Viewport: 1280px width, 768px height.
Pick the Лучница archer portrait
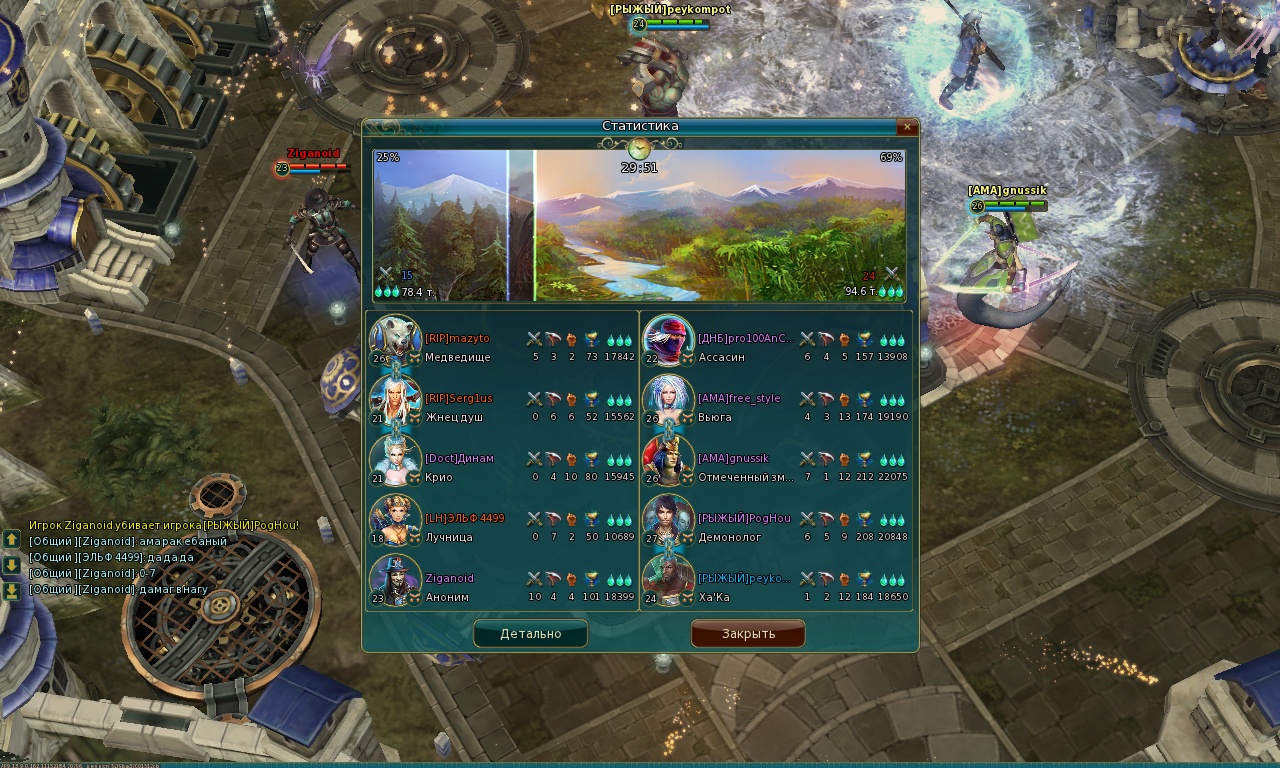(x=395, y=520)
